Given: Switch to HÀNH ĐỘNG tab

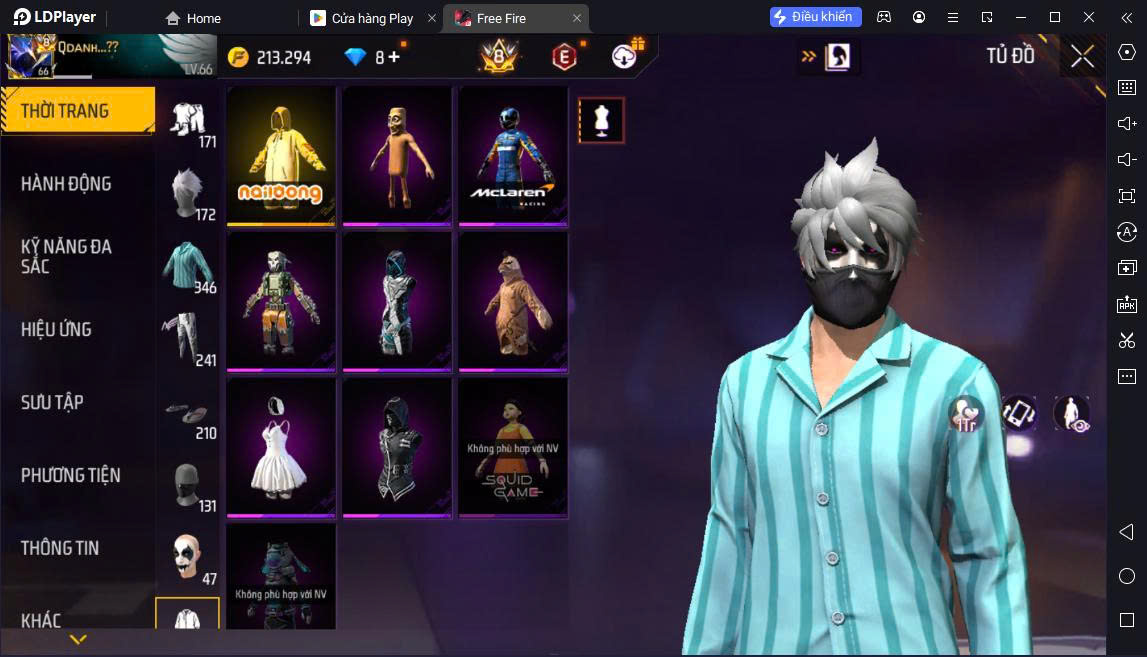Looking at the screenshot, I should pos(66,184).
